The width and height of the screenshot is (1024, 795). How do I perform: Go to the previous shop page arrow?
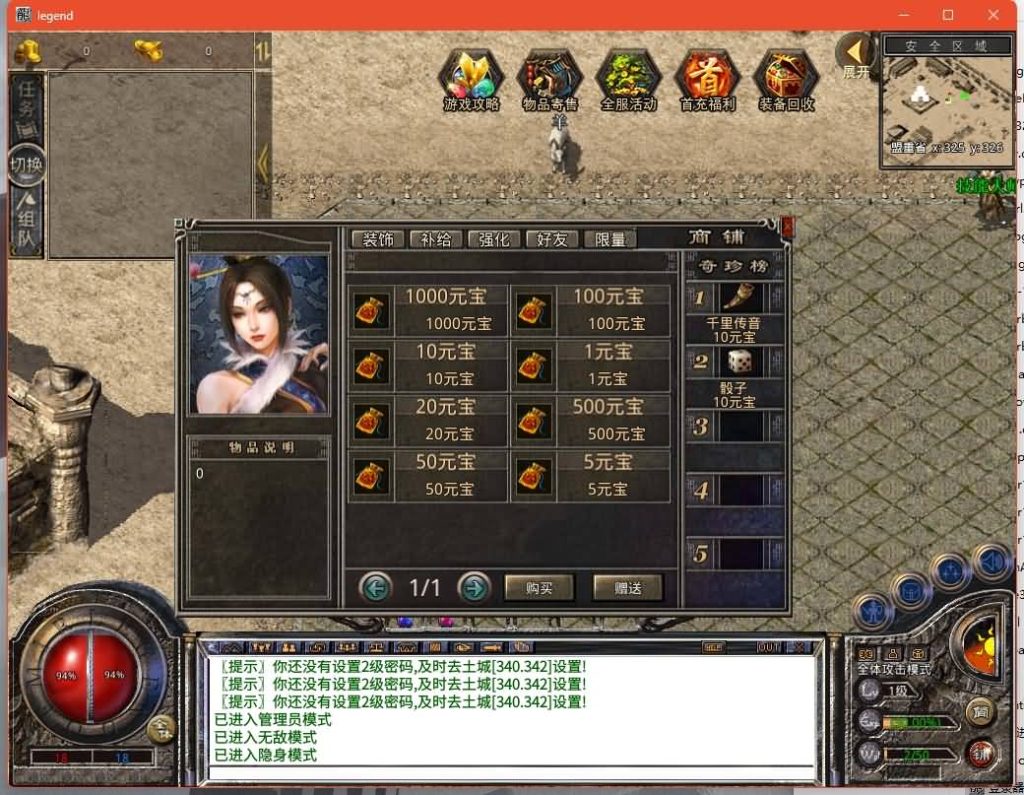pos(376,588)
